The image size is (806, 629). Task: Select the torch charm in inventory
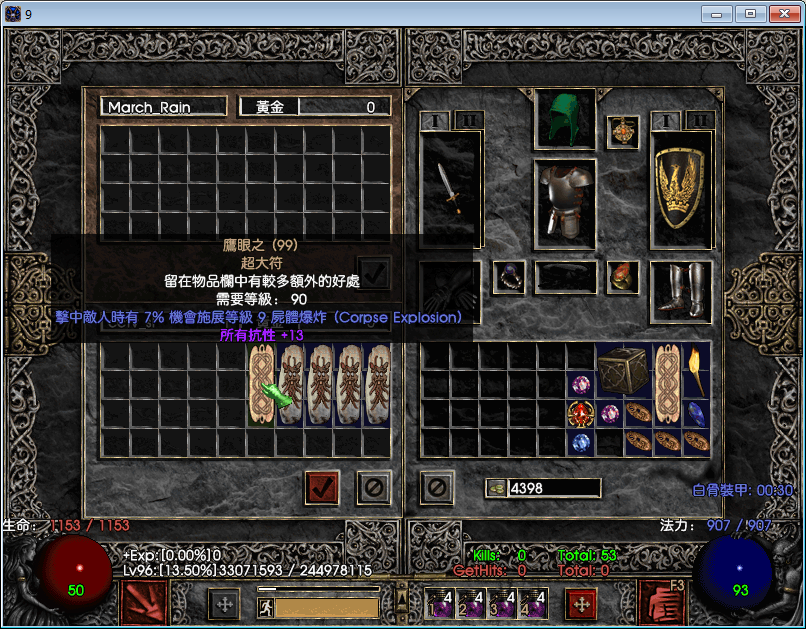(x=696, y=370)
